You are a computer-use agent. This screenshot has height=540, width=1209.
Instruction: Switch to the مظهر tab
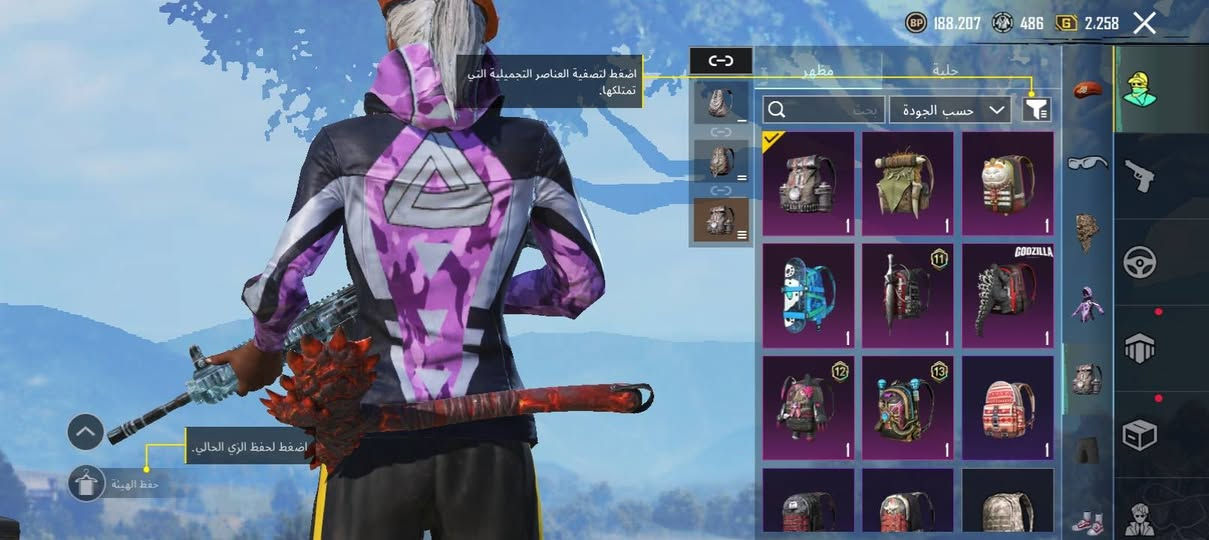tap(818, 70)
